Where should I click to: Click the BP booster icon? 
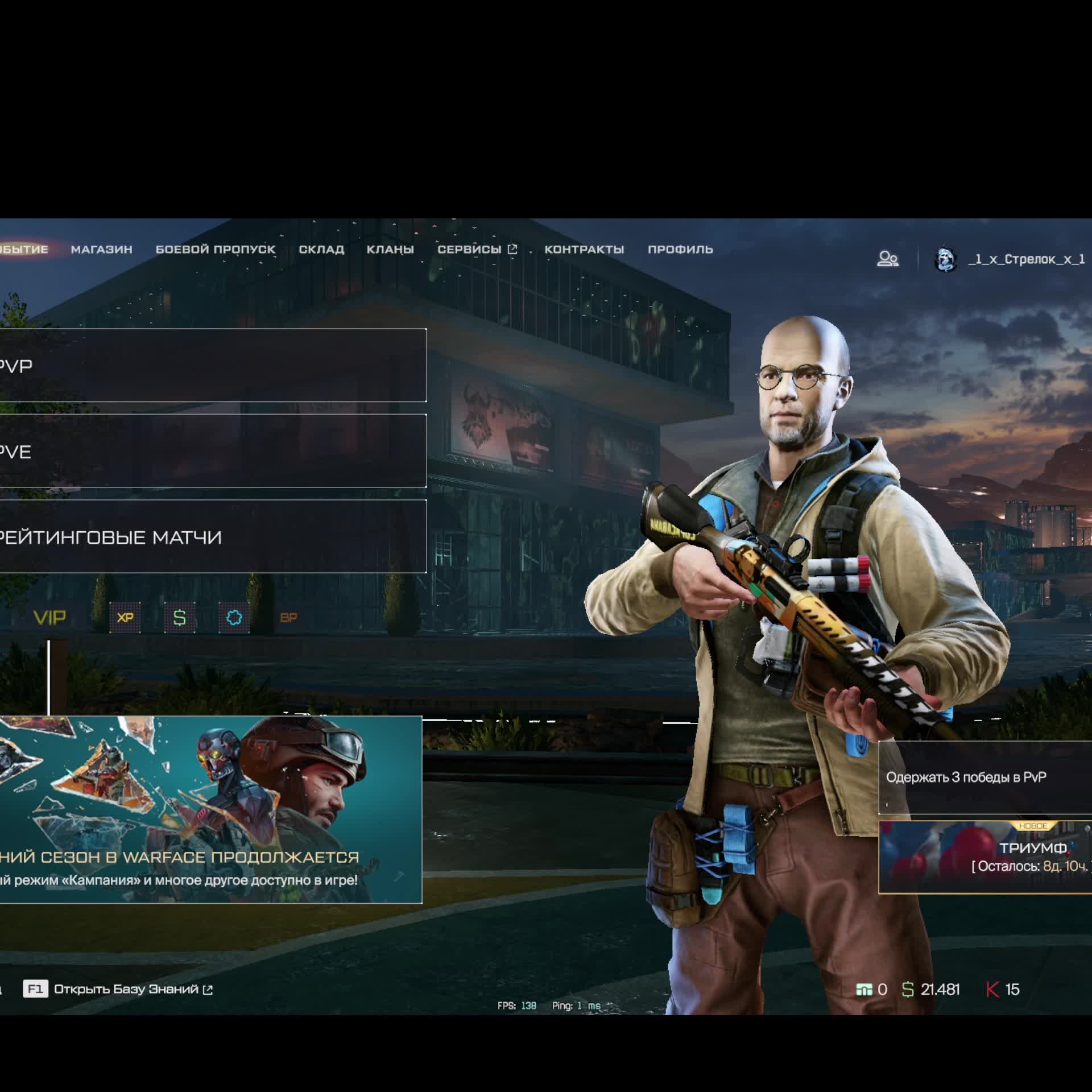click(x=289, y=617)
